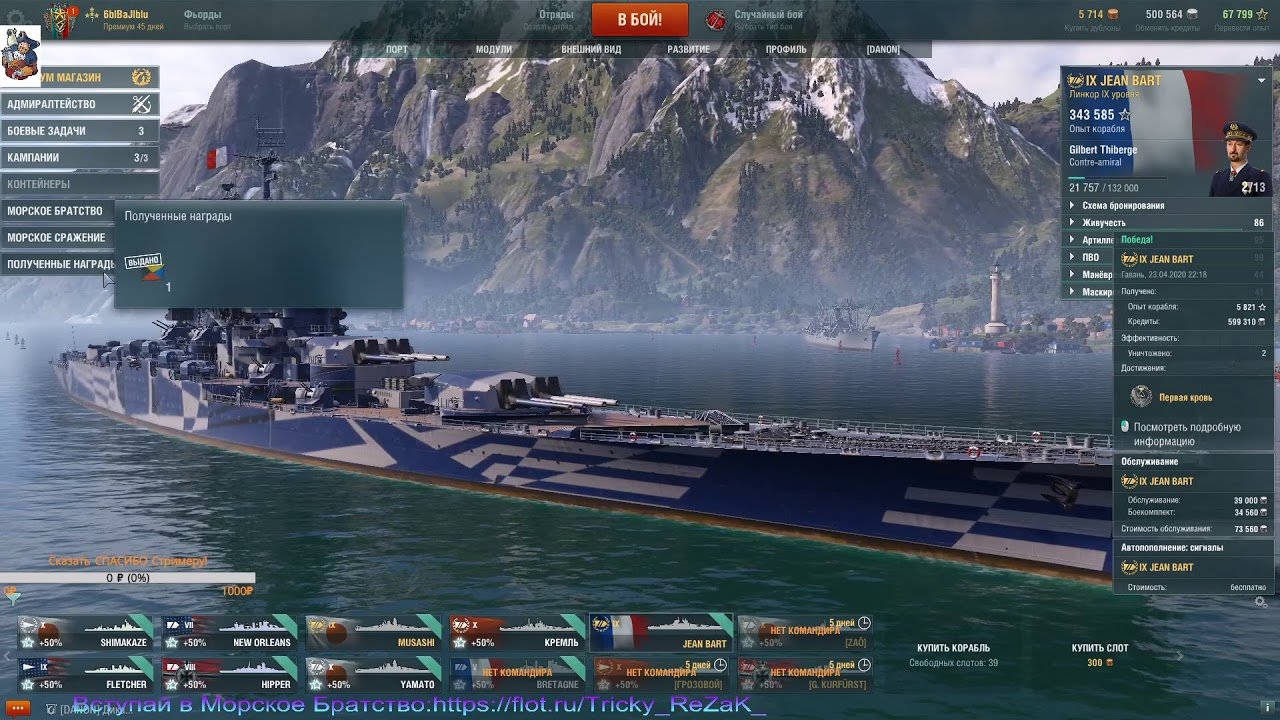Go to the ПРОФИЛЬ tab

[x=786, y=49]
